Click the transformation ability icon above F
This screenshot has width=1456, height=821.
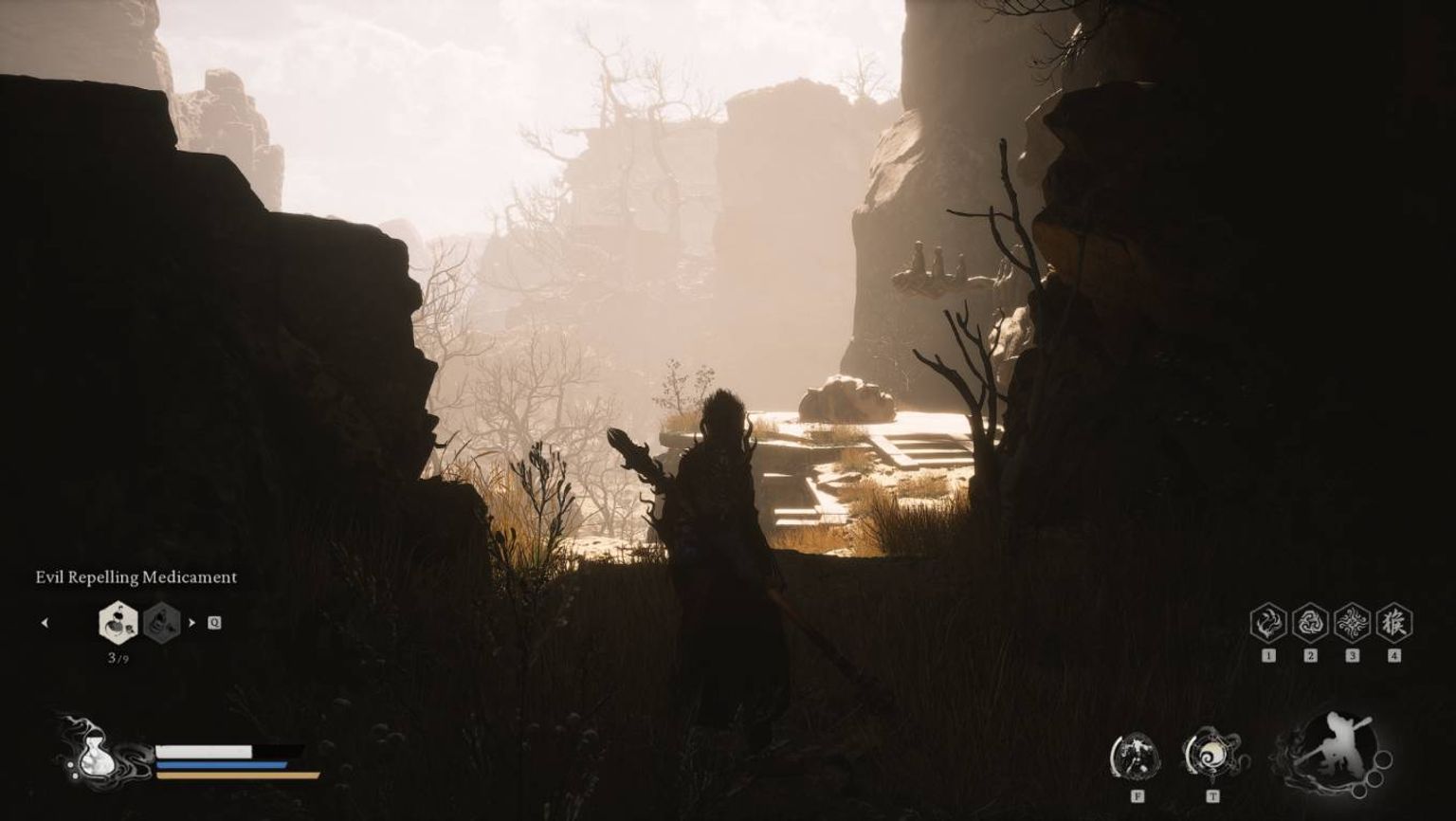1136,754
